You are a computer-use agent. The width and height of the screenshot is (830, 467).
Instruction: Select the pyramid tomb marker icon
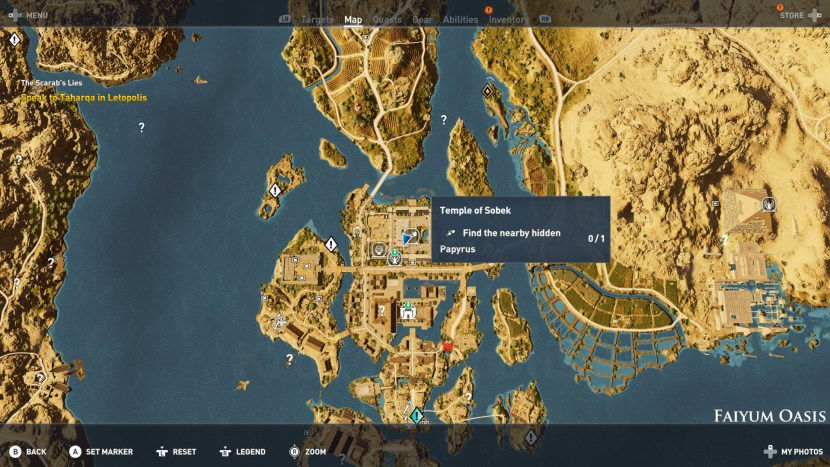(x=768, y=204)
